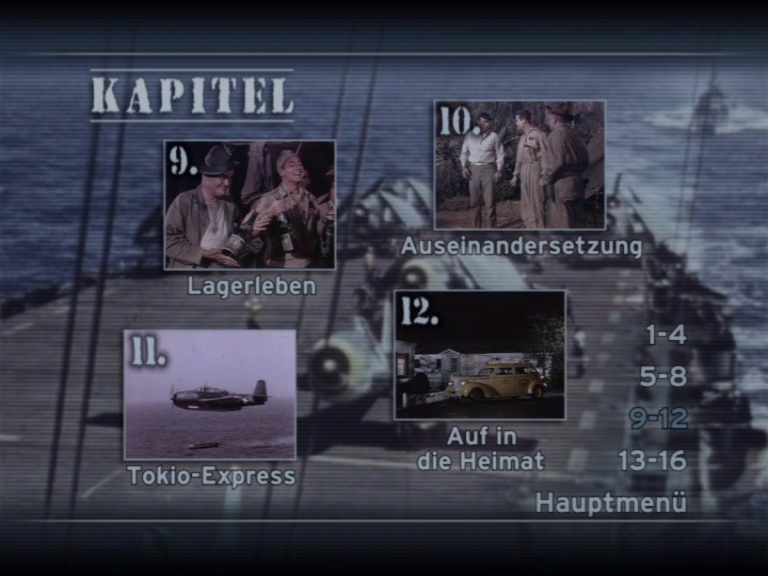Open chapter 10 thumbnail of three men
This screenshot has width=768, height=576.
tap(519, 165)
